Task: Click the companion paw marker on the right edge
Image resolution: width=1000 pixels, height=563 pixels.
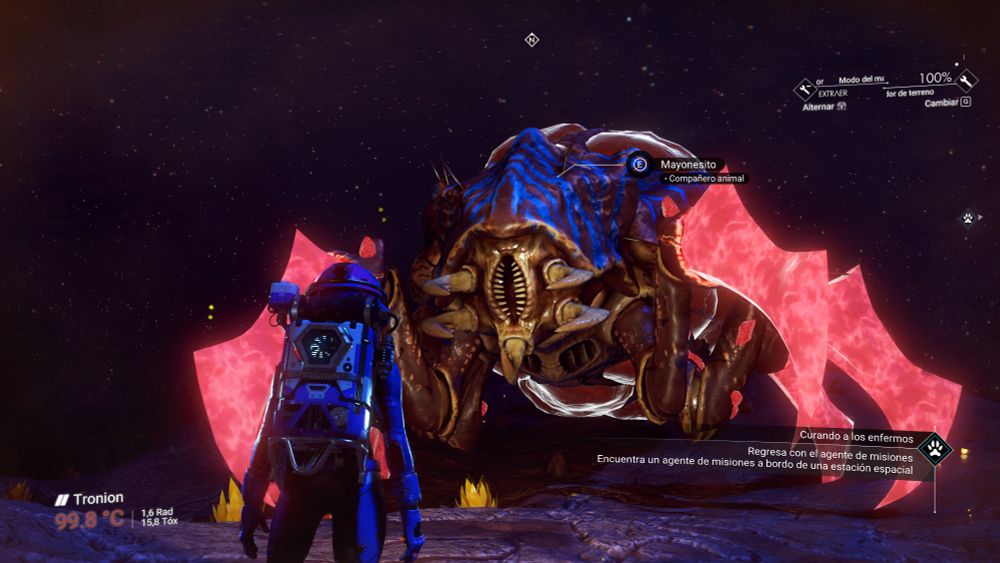Action: (968, 217)
